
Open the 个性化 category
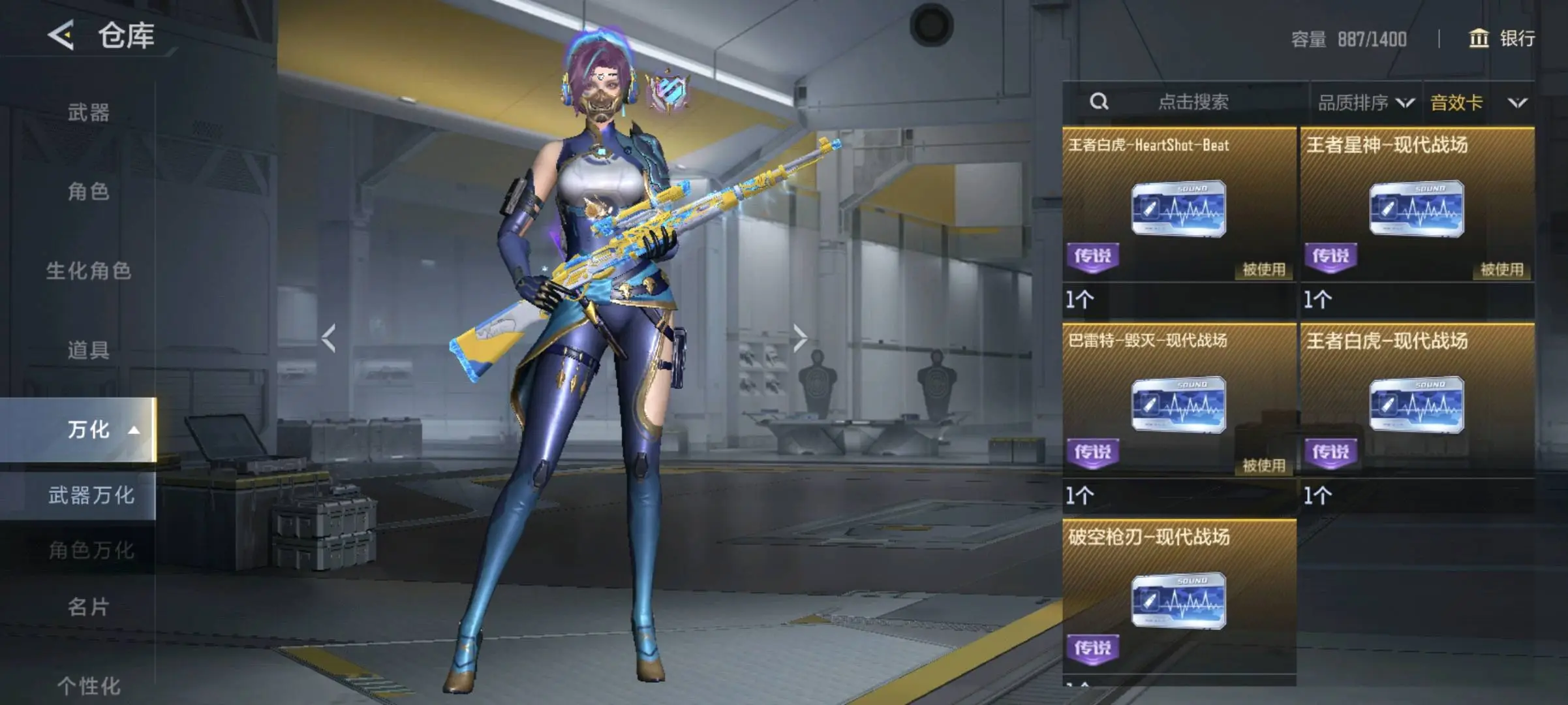(89, 685)
